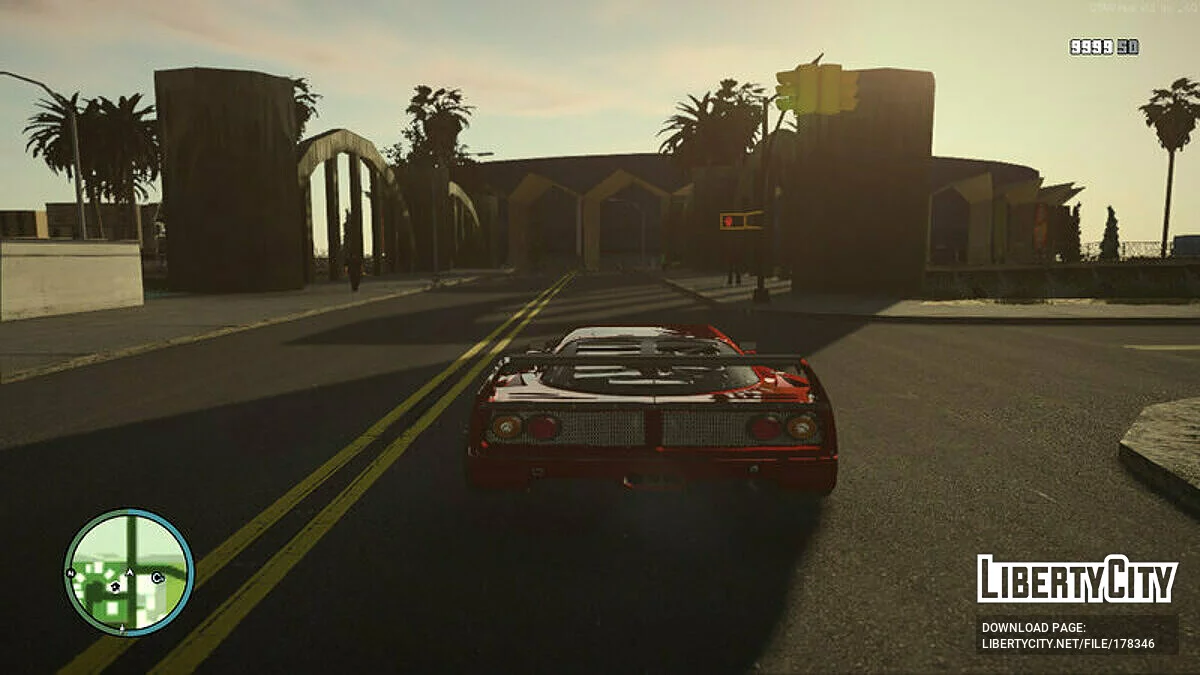Open the libertycity.net download page link

[1068, 644]
